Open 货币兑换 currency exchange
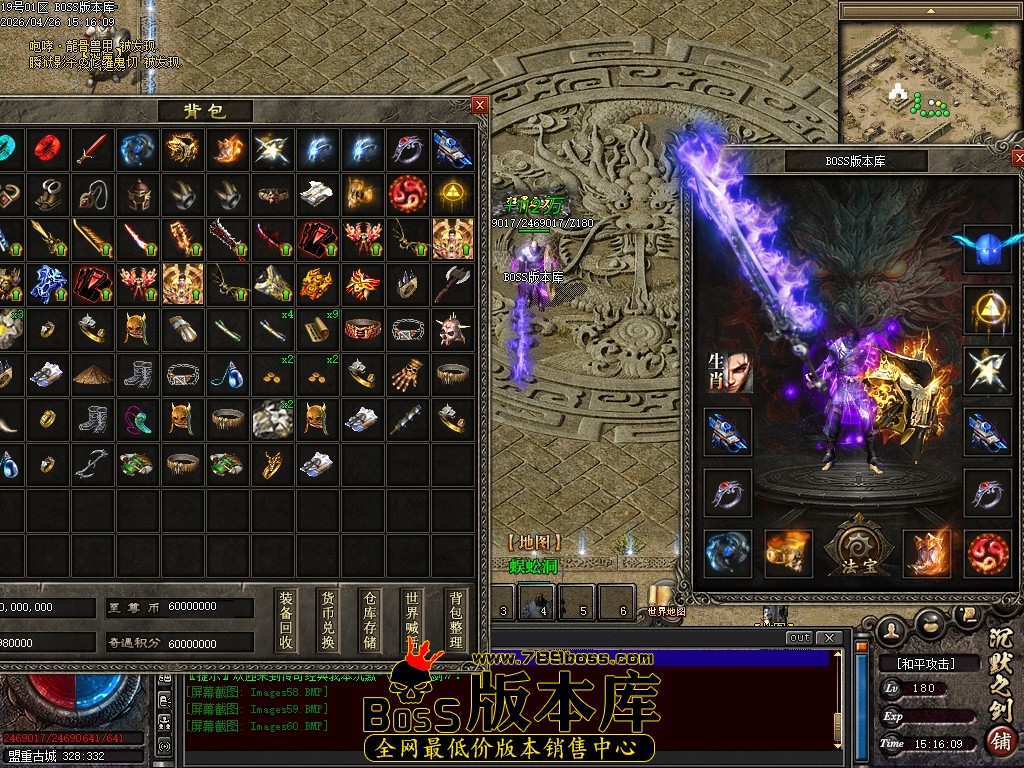The height and width of the screenshot is (768, 1024). [x=327, y=619]
